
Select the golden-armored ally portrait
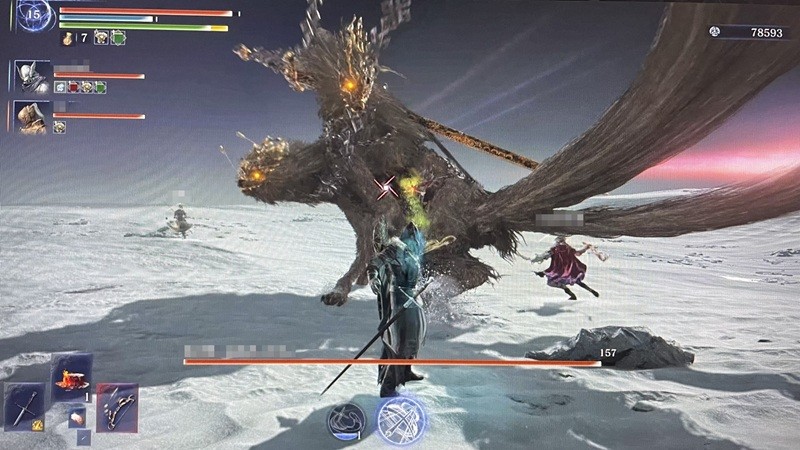28,117
